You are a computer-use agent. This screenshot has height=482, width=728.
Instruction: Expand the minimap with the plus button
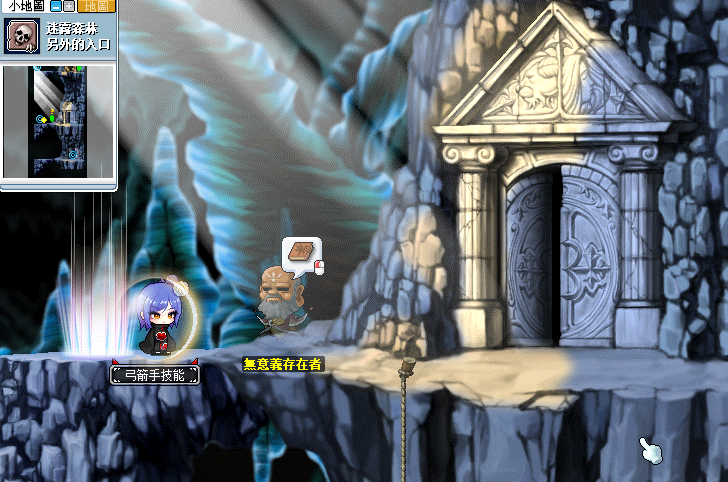(68, 6)
